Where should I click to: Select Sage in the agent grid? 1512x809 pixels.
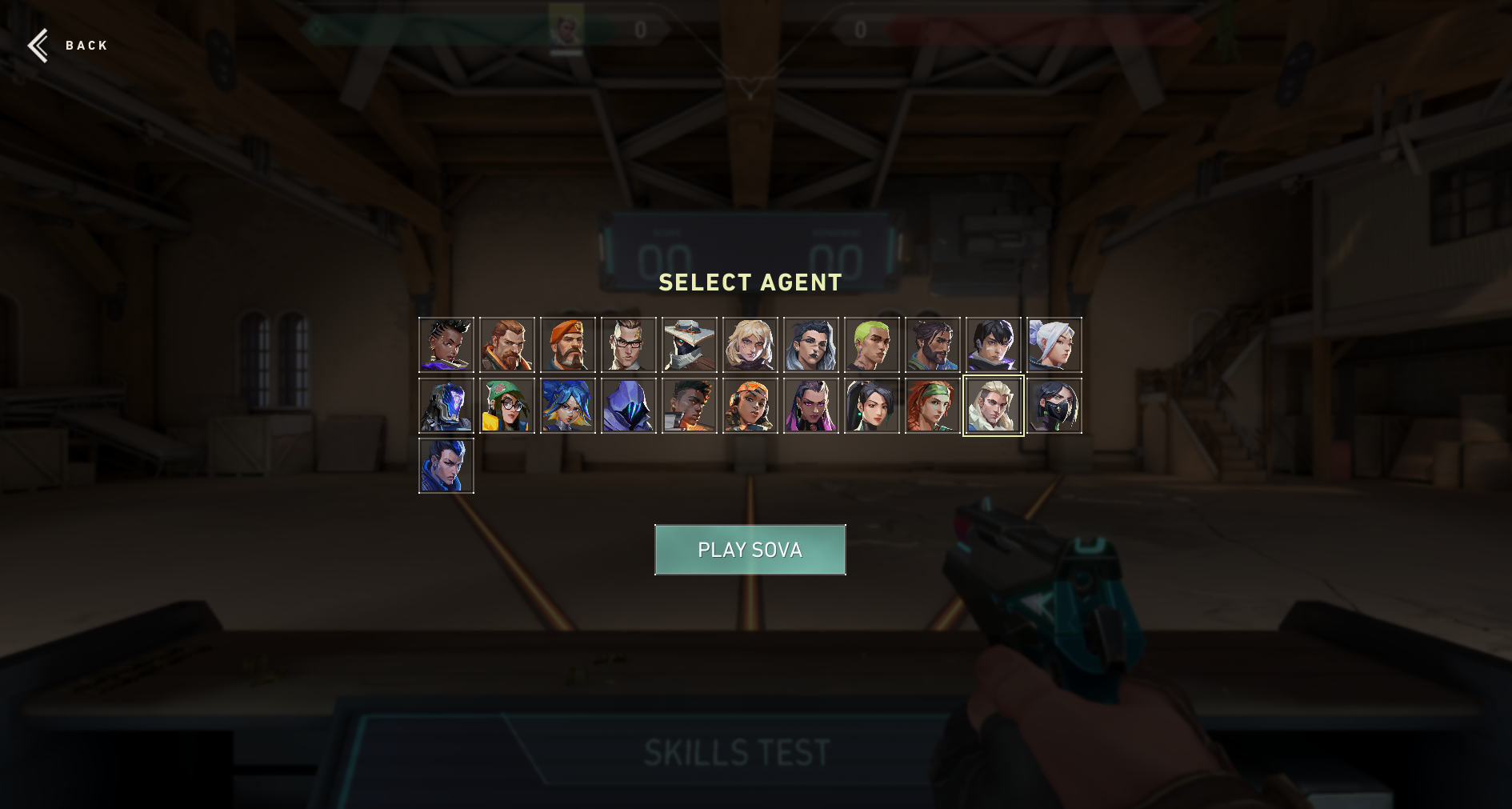coord(873,407)
